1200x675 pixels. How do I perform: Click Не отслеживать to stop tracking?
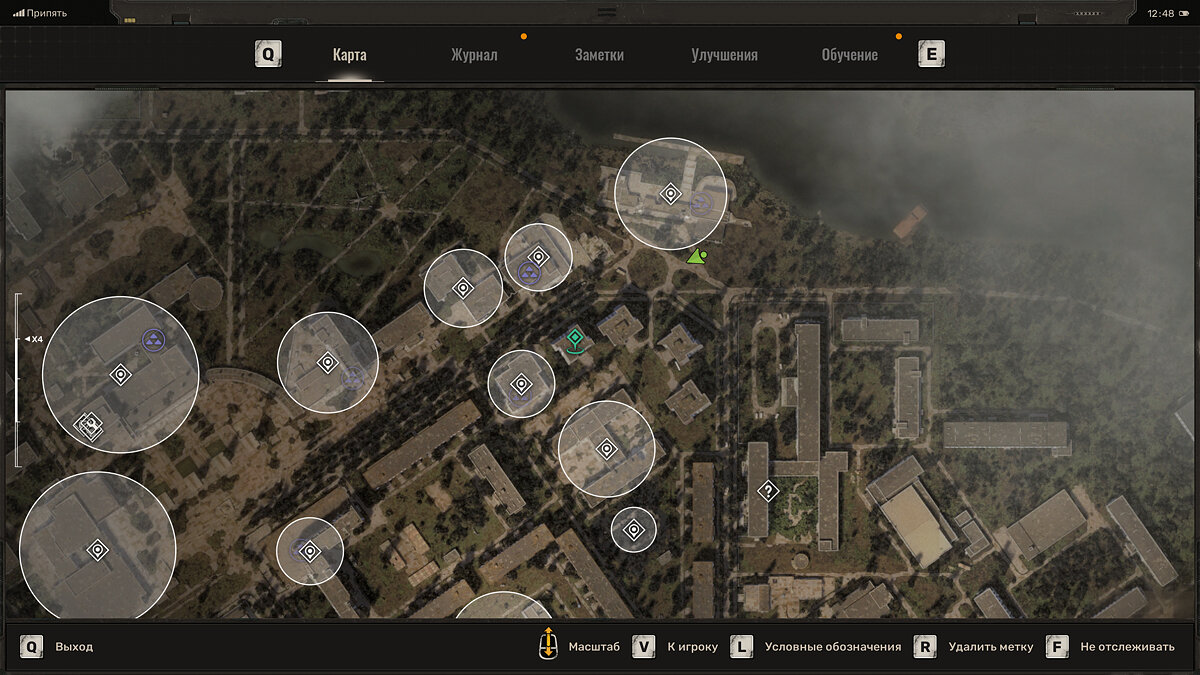[1127, 647]
